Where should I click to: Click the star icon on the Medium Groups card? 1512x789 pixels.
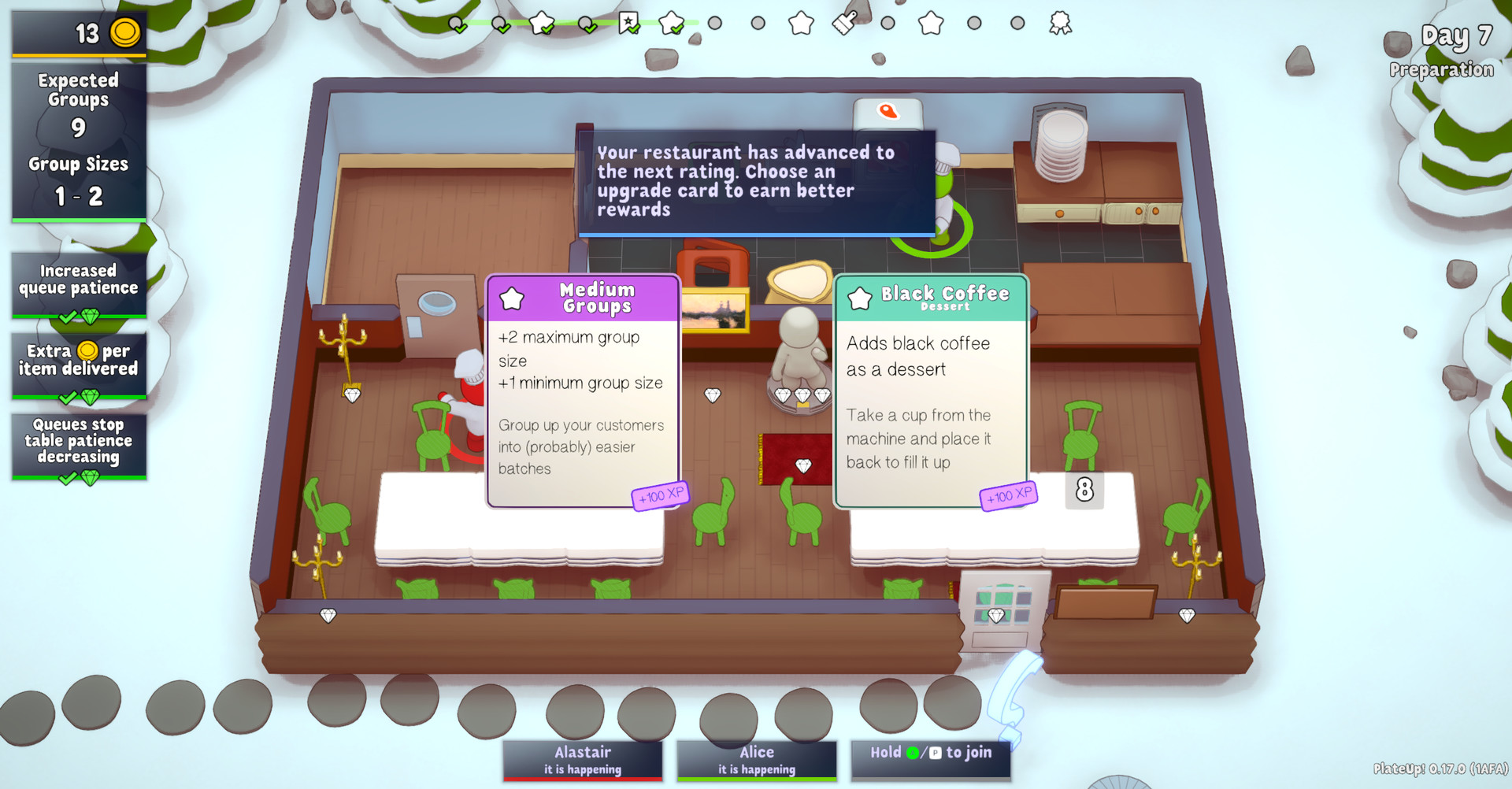513,298
